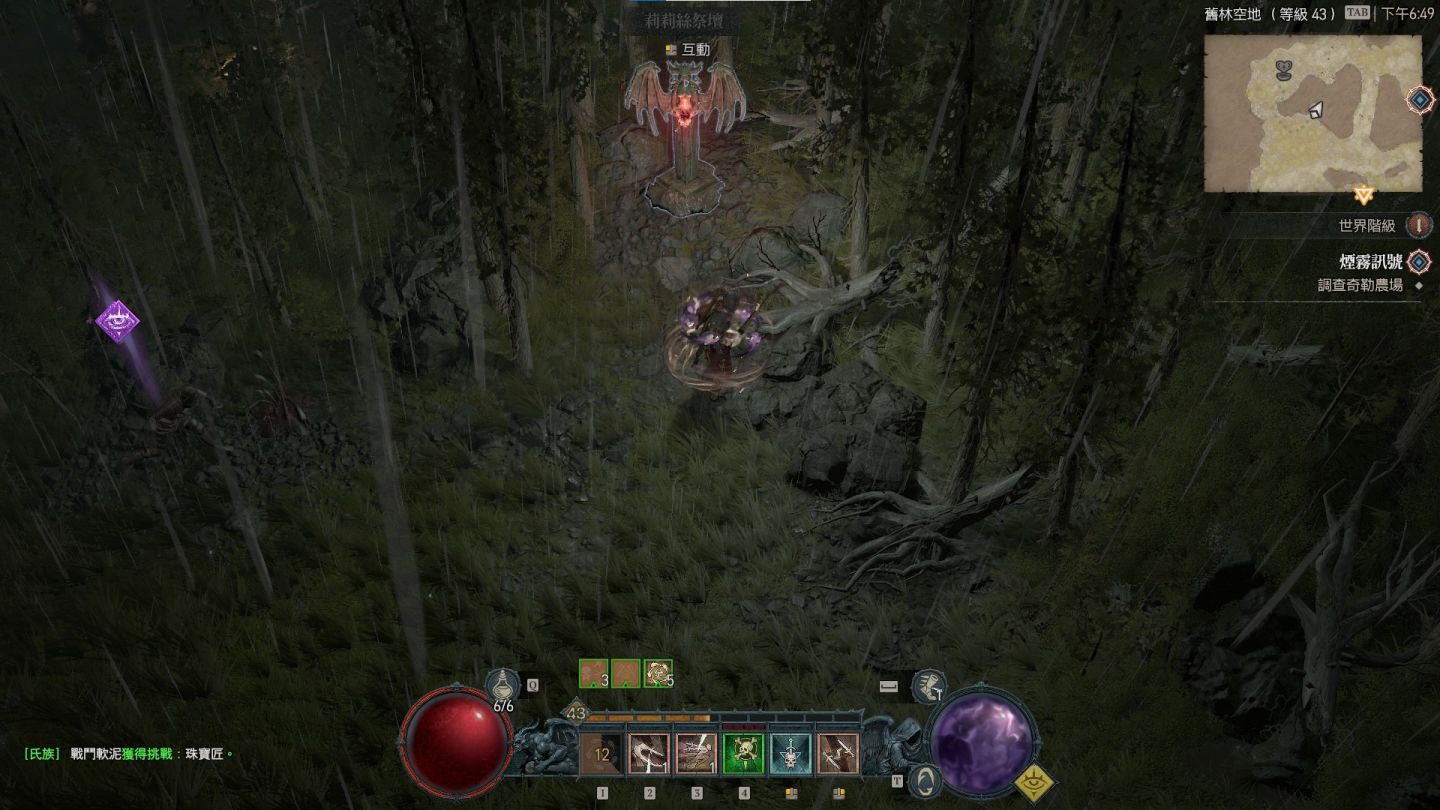Viewport: 1440px width, 810px height.
Task: Open the town portal swirl icon
Action: 926,779
